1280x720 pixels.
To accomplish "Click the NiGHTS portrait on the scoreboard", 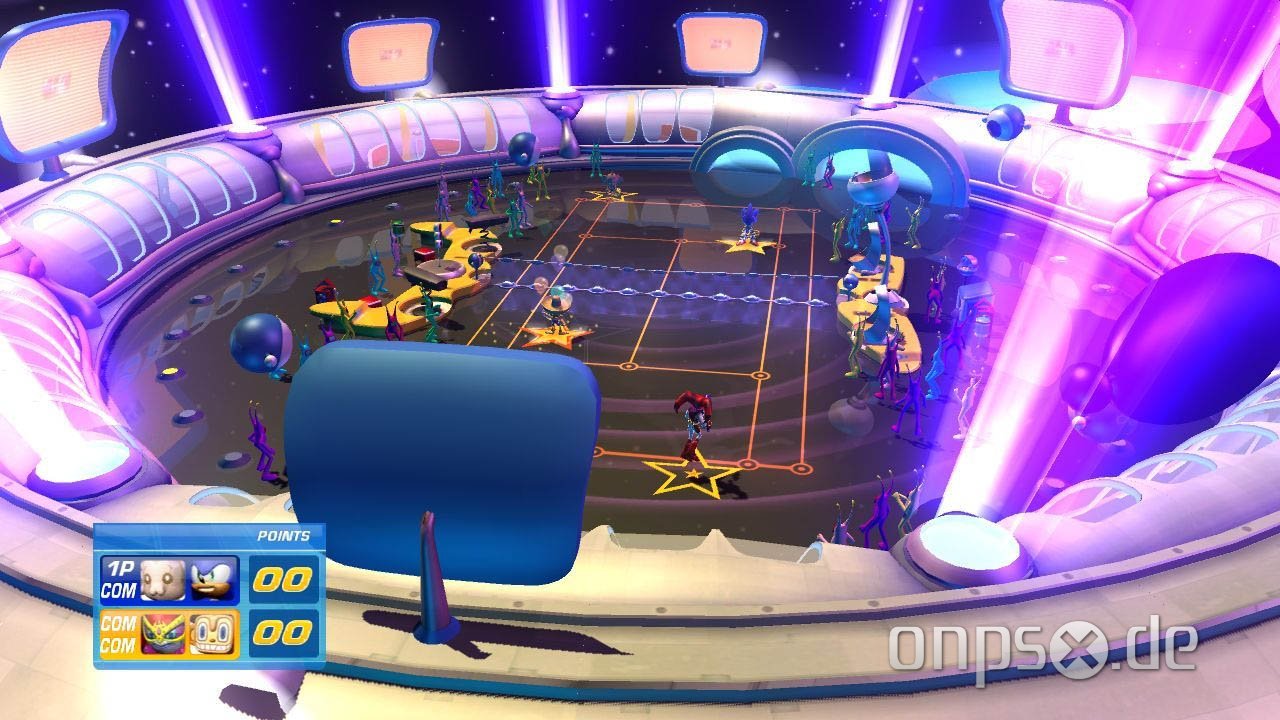I will pyautogui.click(x=165, y=633).
